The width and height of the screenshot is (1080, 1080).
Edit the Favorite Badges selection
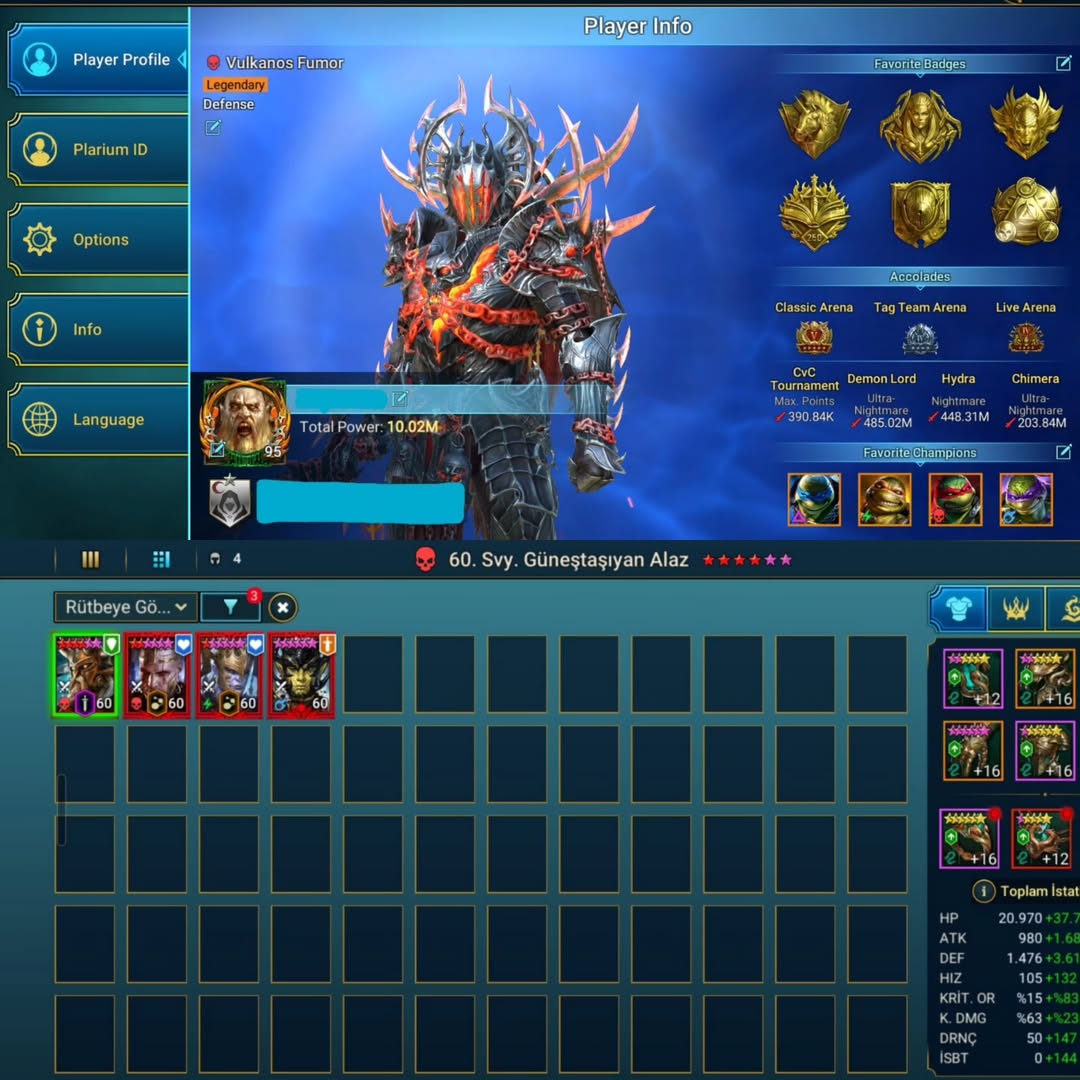point(1063,64)
